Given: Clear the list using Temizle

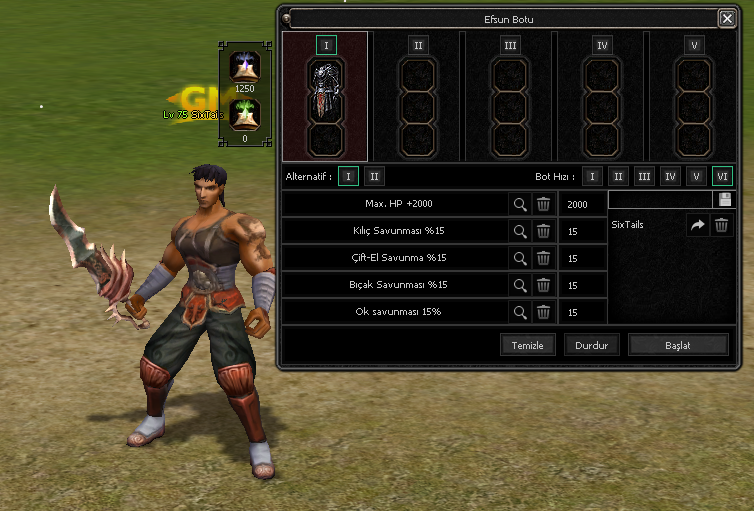Looking at the screenshot, I should (x=527, y=345).
